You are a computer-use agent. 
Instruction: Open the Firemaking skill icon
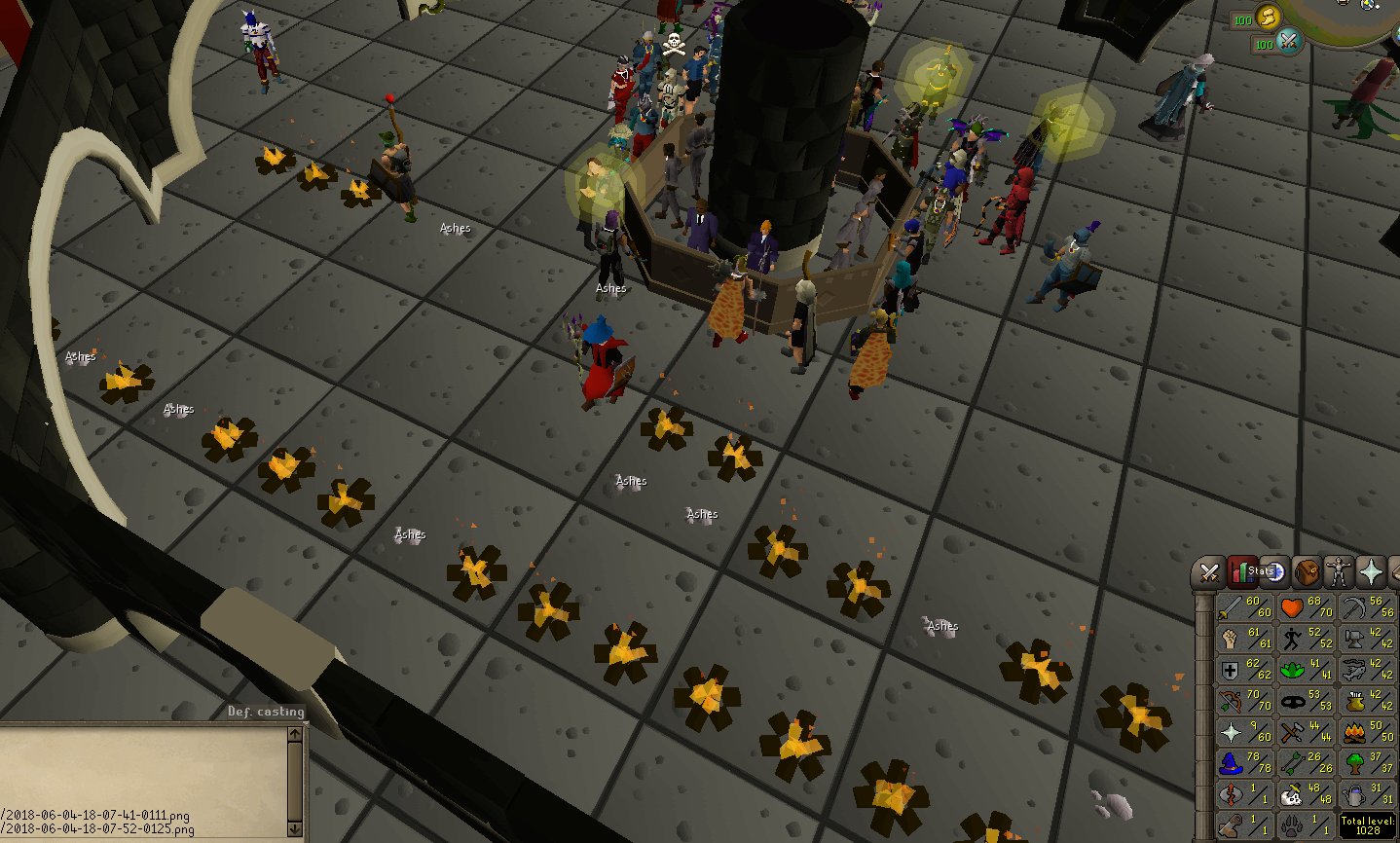click(x=1353, y=732)
